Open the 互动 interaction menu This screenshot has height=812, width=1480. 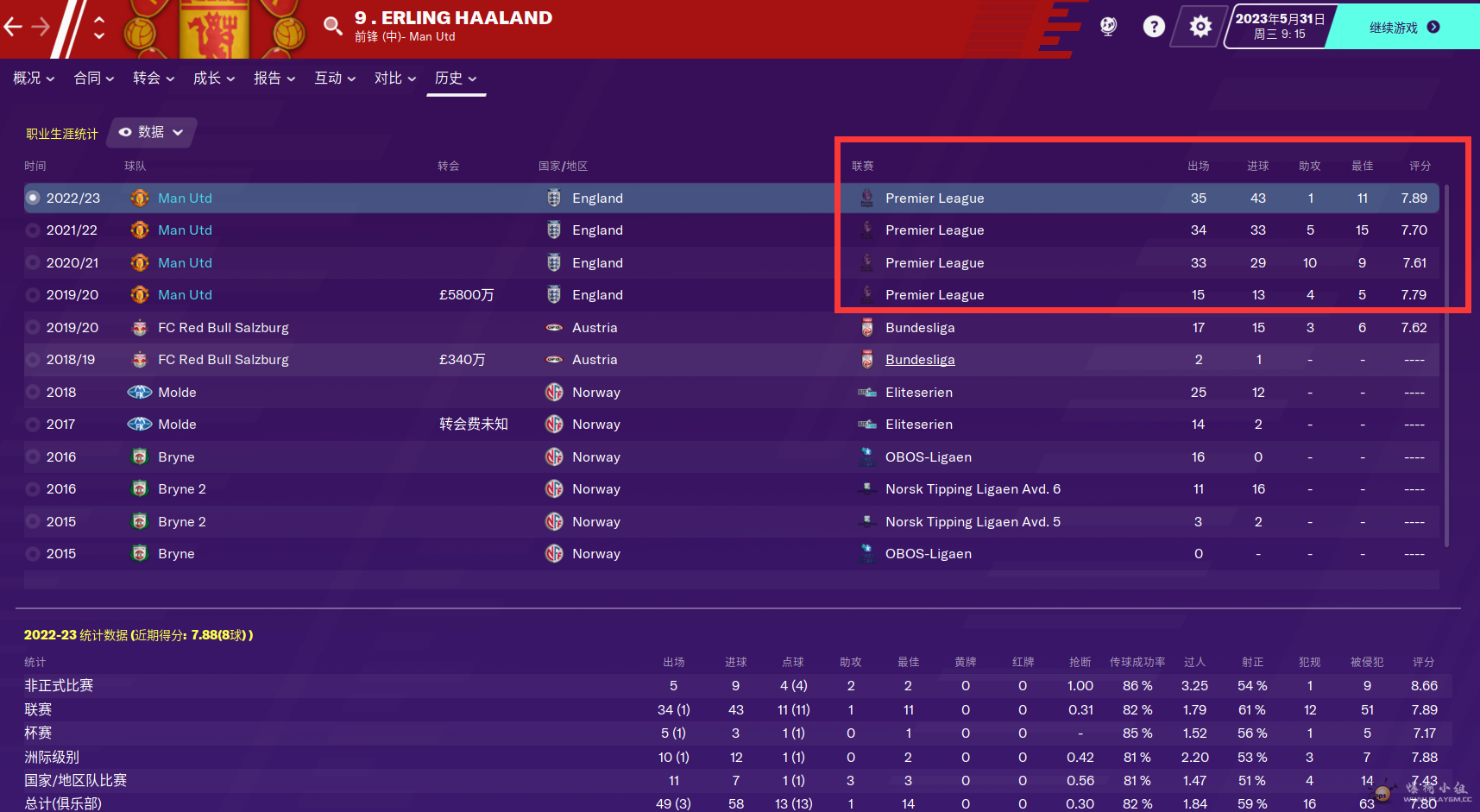pos(335,79)
